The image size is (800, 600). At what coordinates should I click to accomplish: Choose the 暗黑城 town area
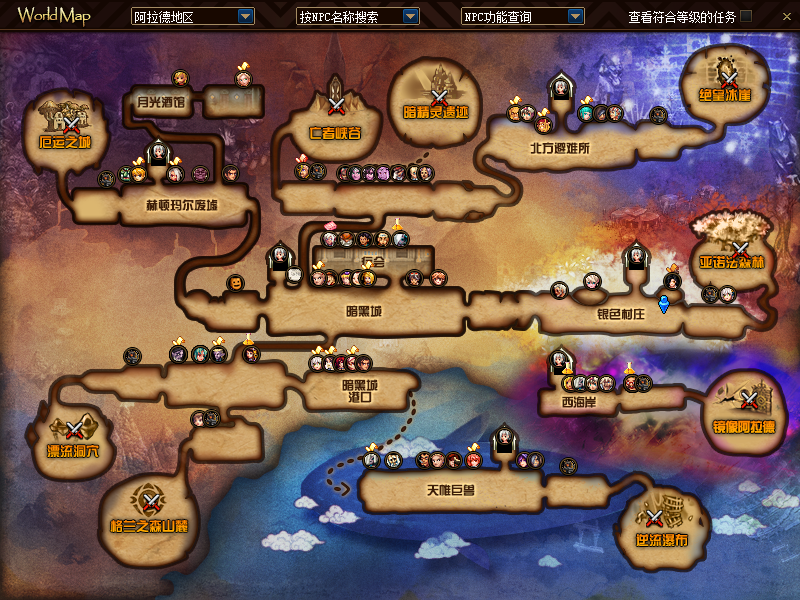(x=364, y=311)
